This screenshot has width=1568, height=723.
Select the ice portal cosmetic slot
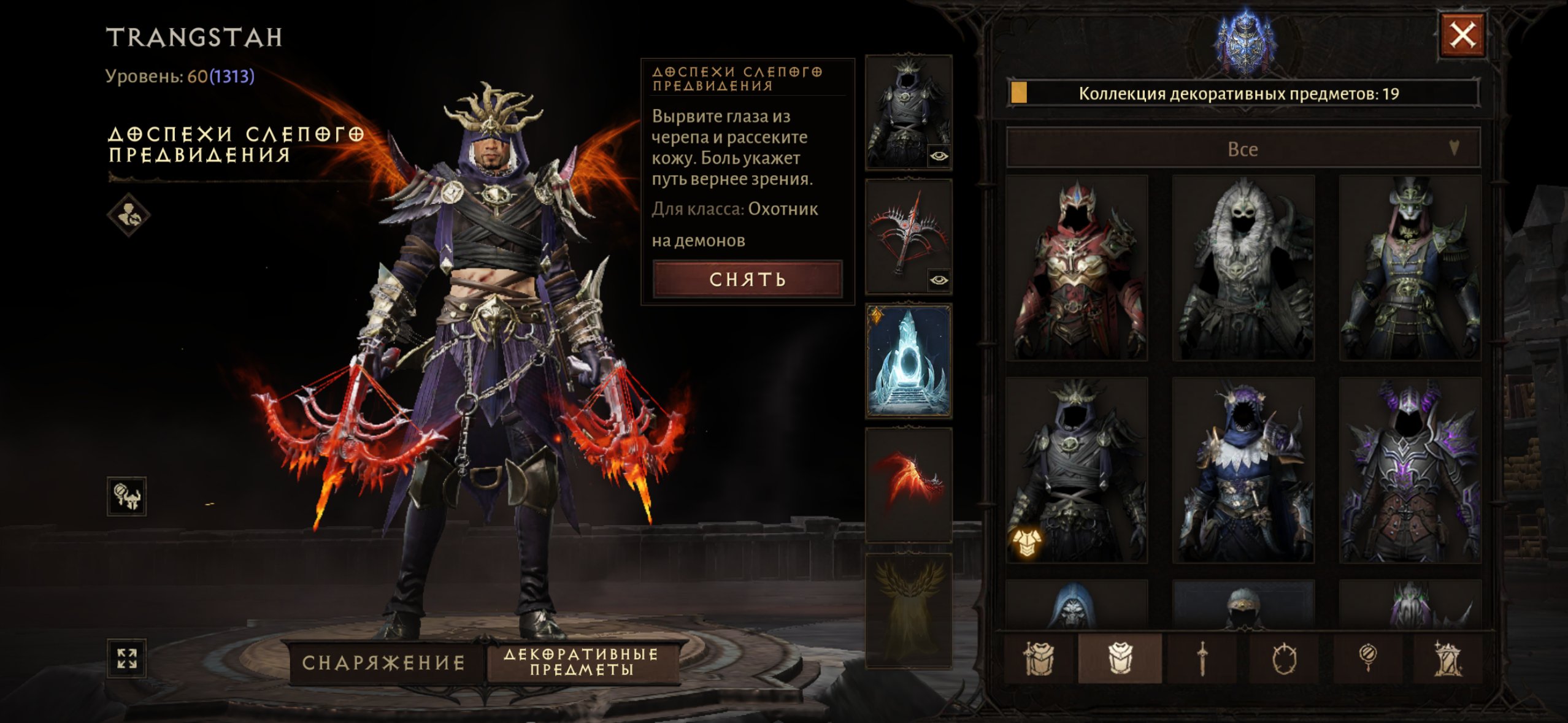tap(909, 361)
